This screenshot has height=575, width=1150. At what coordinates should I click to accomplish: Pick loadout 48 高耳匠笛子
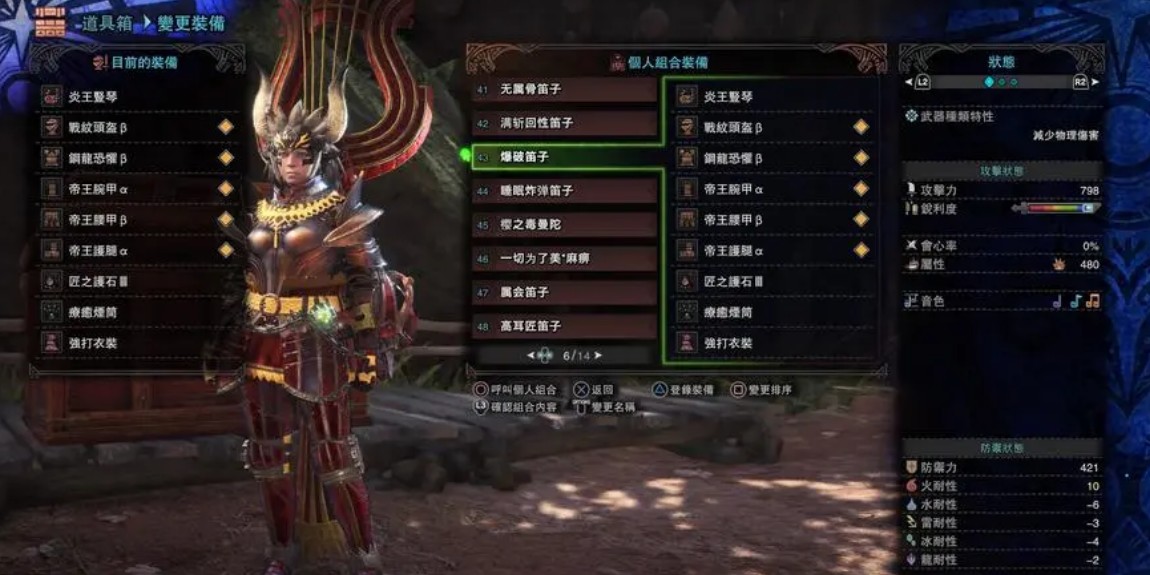(565, 326)
